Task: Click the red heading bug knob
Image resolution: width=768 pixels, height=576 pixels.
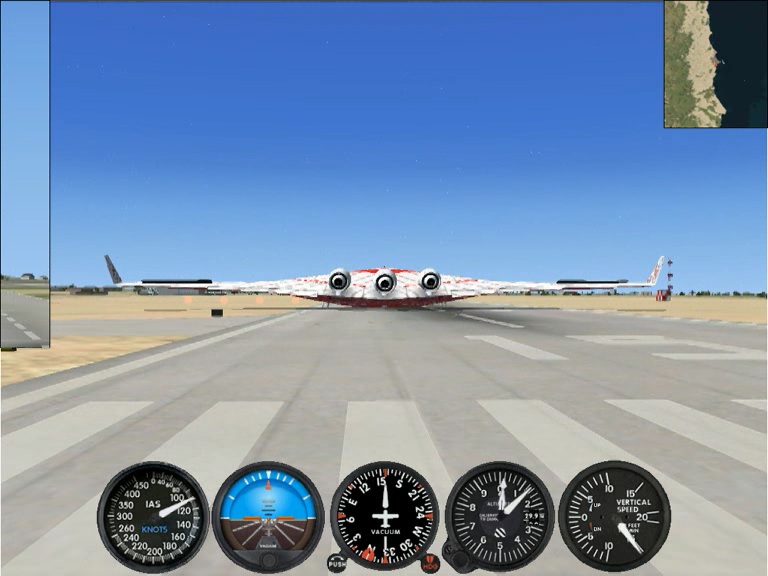Action: (430, 563)
